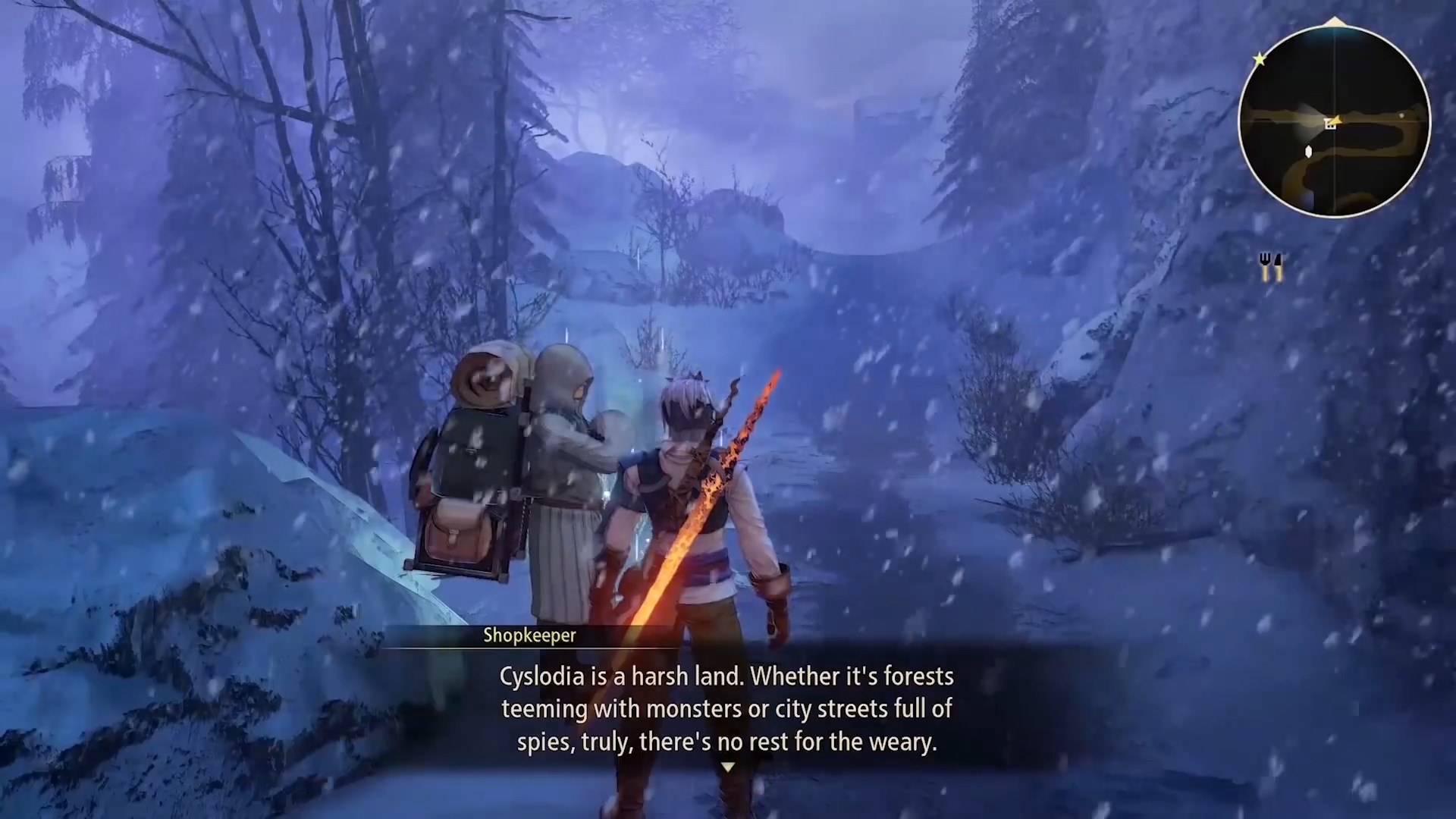Click the small dot marker on the minimap's right
1456x819 pixels.
pos(1401,115)
